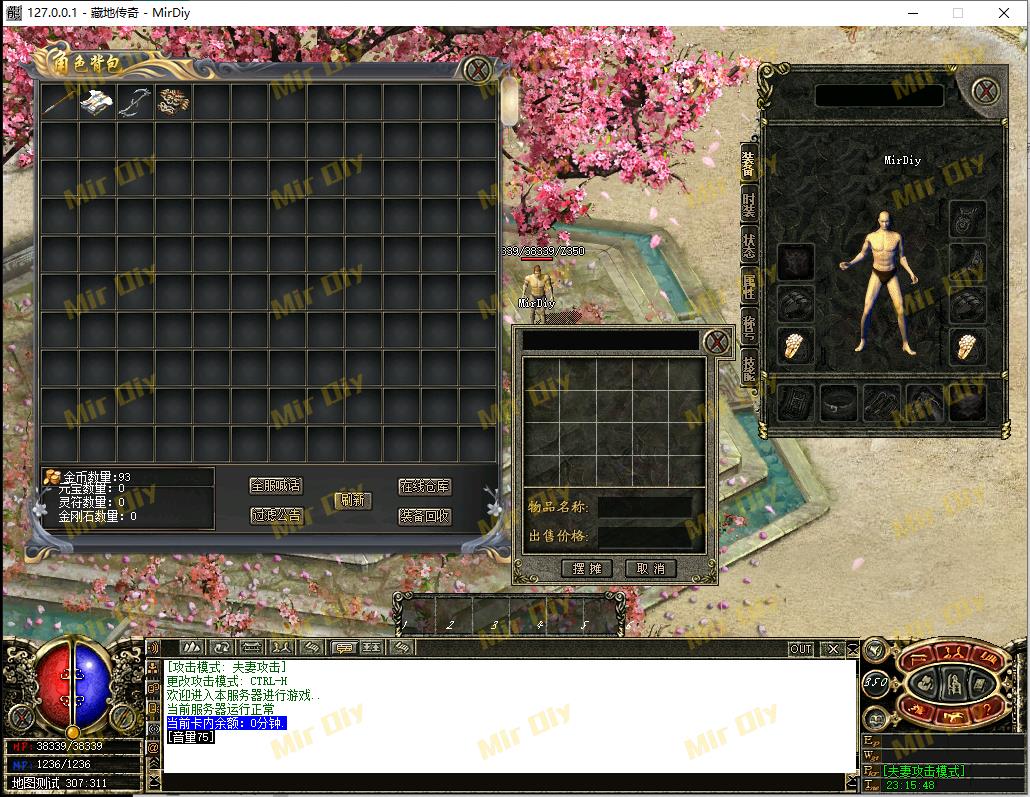The image size is (1030, 797).
Task: Open the 在线仓库 online warehouse
Action: (424, 486)
